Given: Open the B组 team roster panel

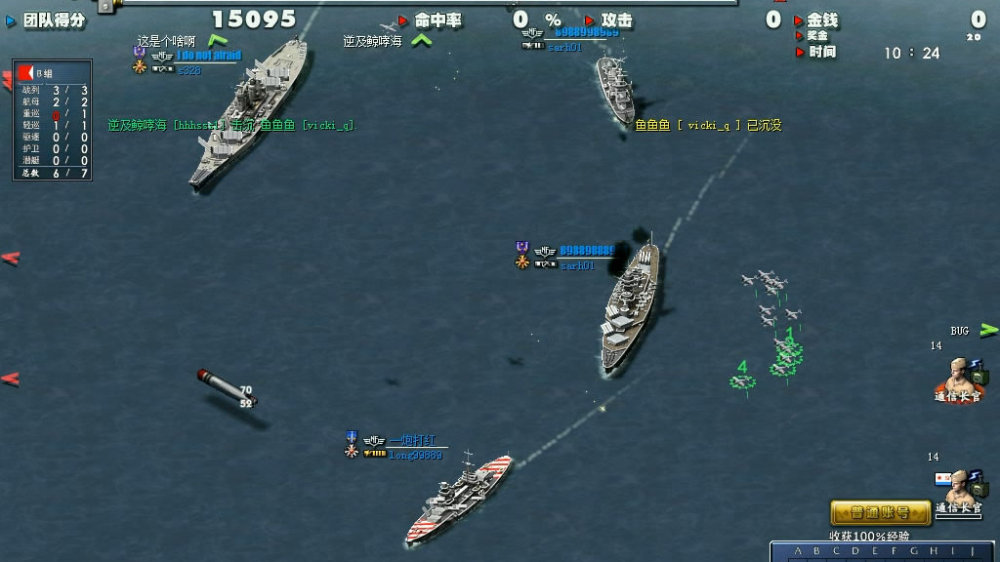Looking at the screenshot, I should 52,120.
